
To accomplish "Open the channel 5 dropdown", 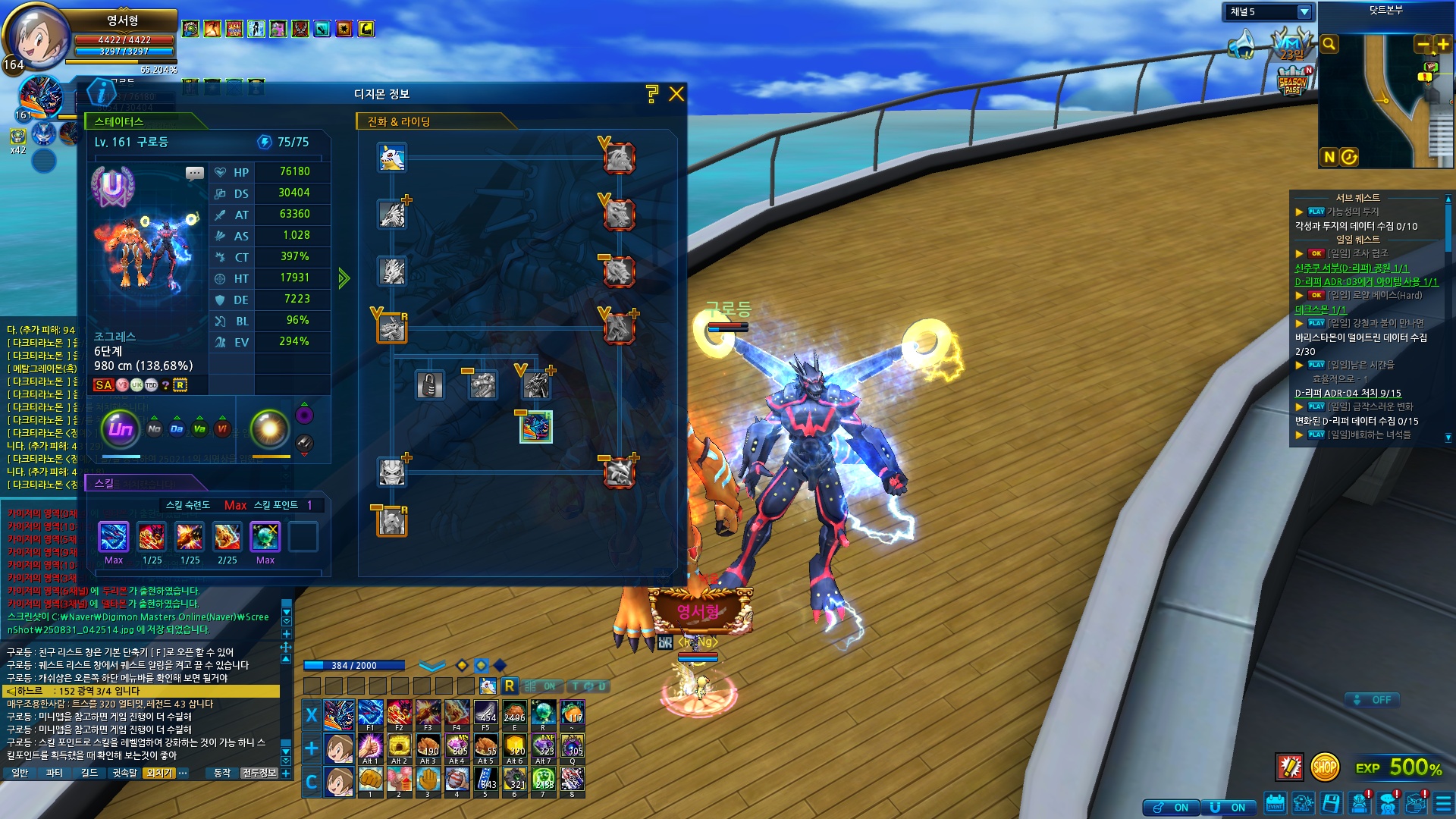I will pyautogui.click(x=1304, y=12).
